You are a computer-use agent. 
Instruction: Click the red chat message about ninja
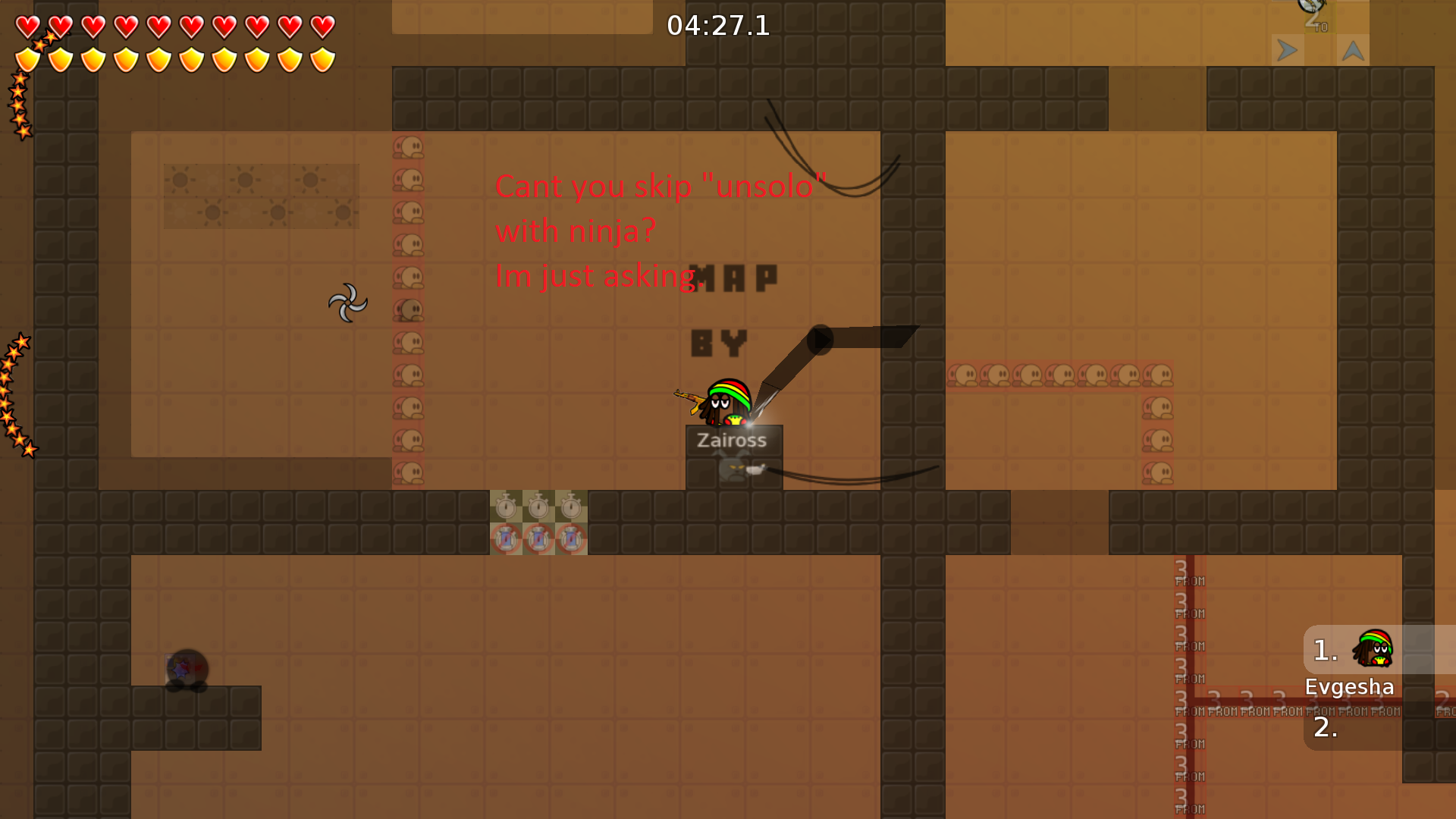pyautogui.click(x=660, y=230)
